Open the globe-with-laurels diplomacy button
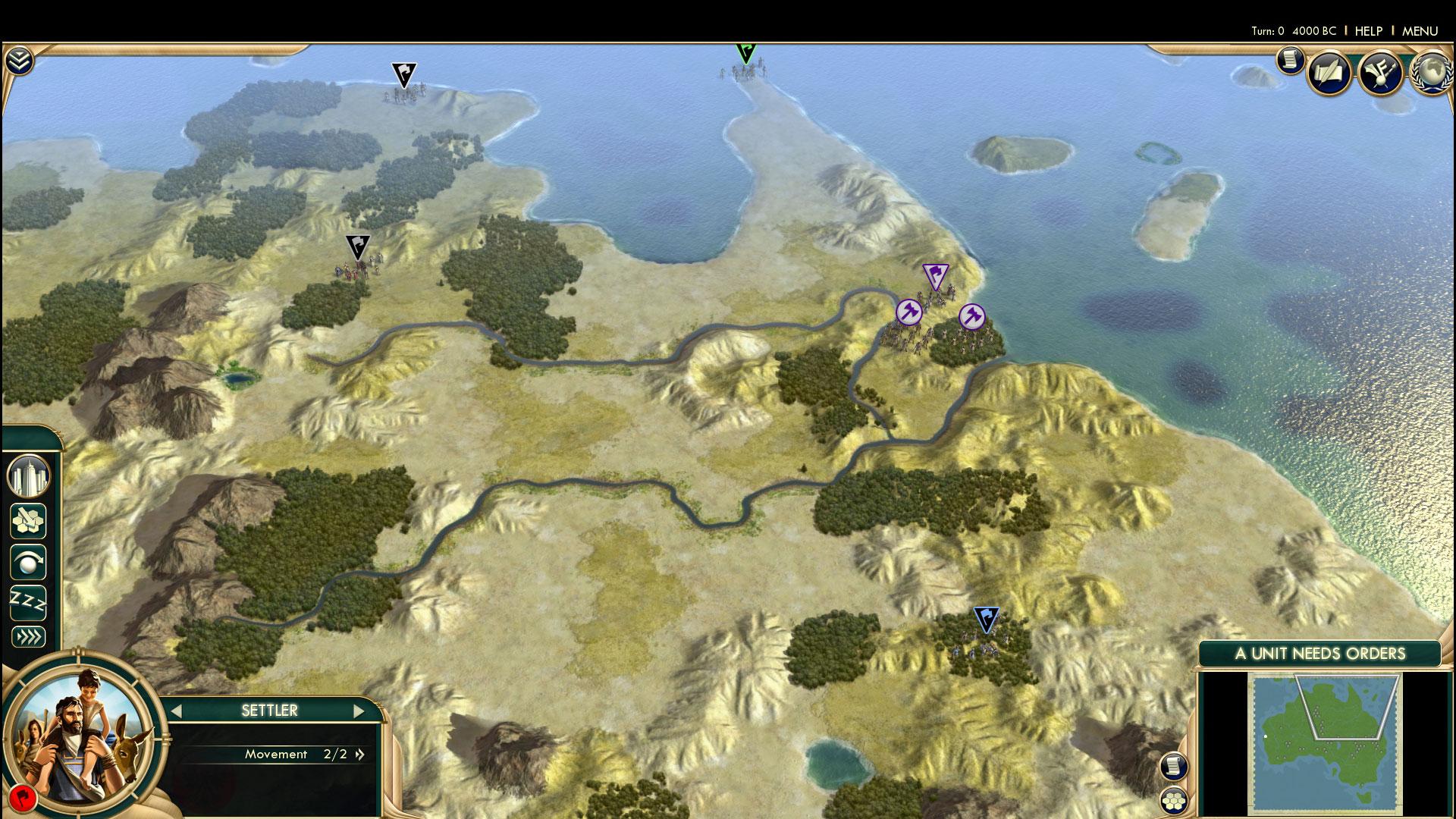Screen dimensions: 1456x819 pos(1431,73)
